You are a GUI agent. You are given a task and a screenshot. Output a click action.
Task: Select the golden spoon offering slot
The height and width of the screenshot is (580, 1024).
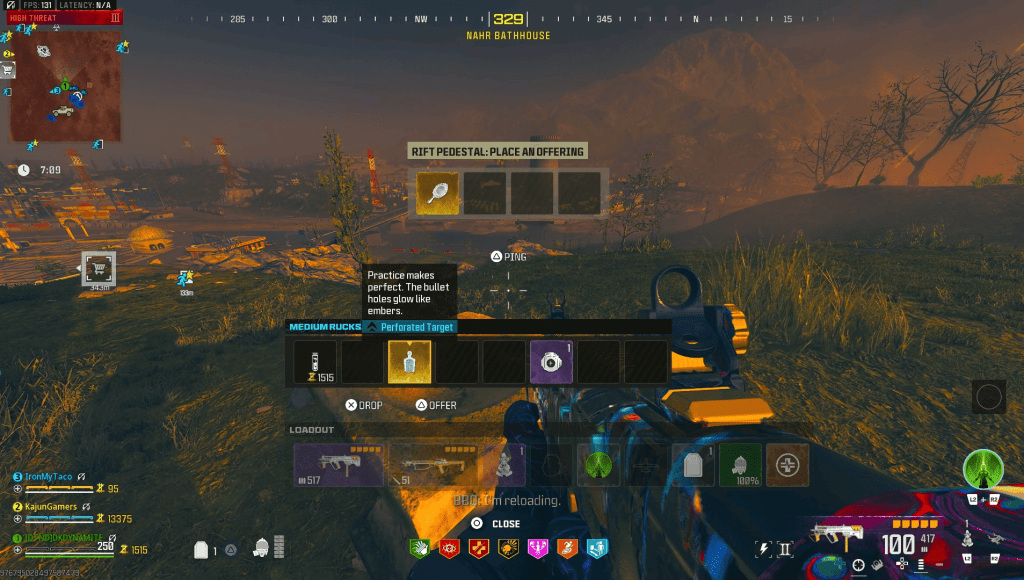coord(437,193)
